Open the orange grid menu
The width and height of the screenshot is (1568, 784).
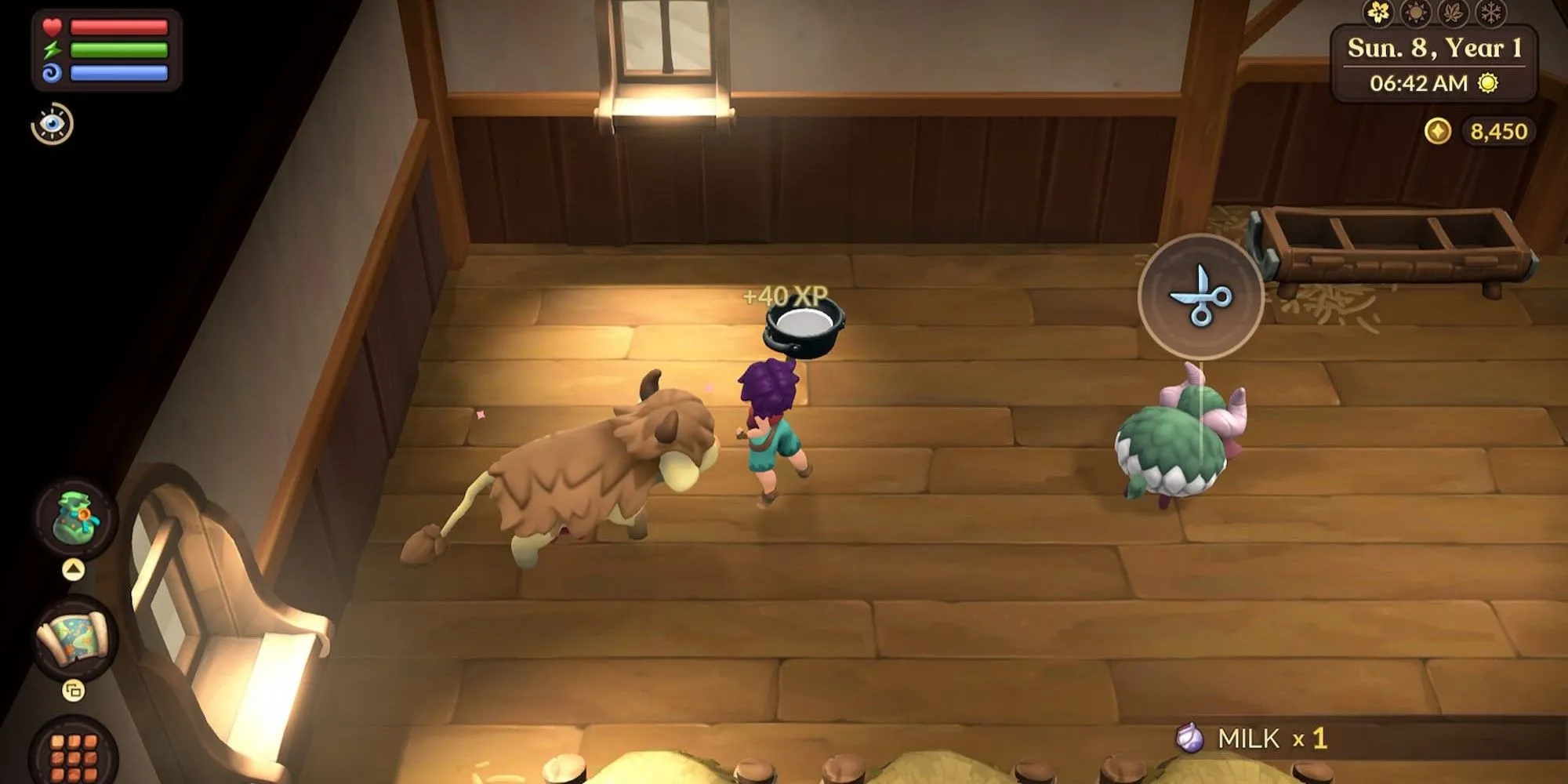74,755
